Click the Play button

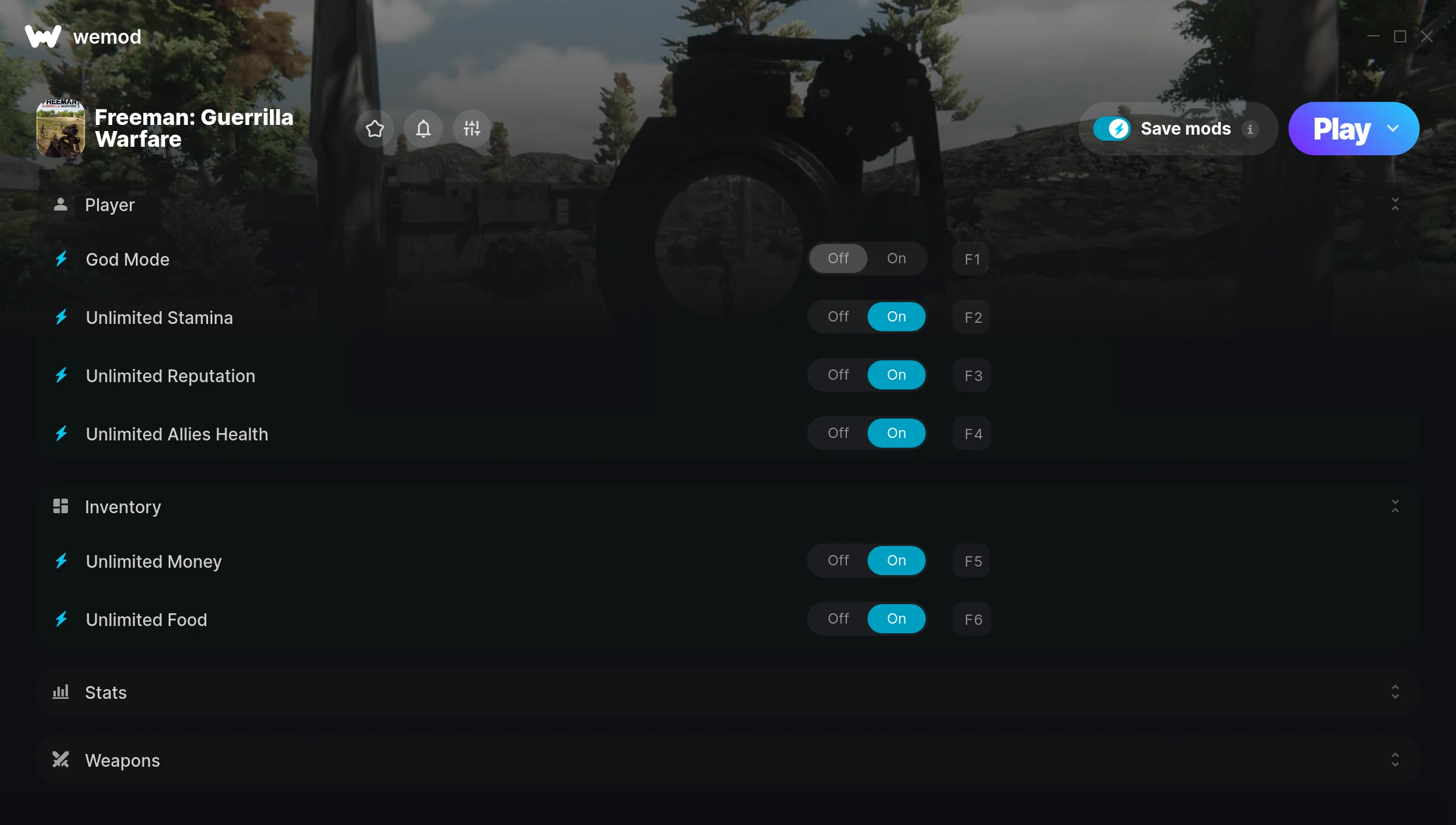[1341, 128]
